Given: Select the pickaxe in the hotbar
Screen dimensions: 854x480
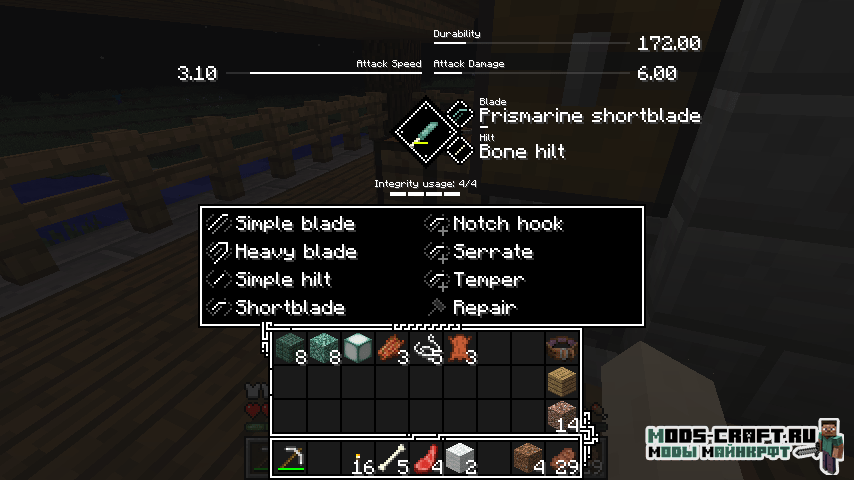Looking at the screenshot, I should pyautogui.click(x=290, y=458).
